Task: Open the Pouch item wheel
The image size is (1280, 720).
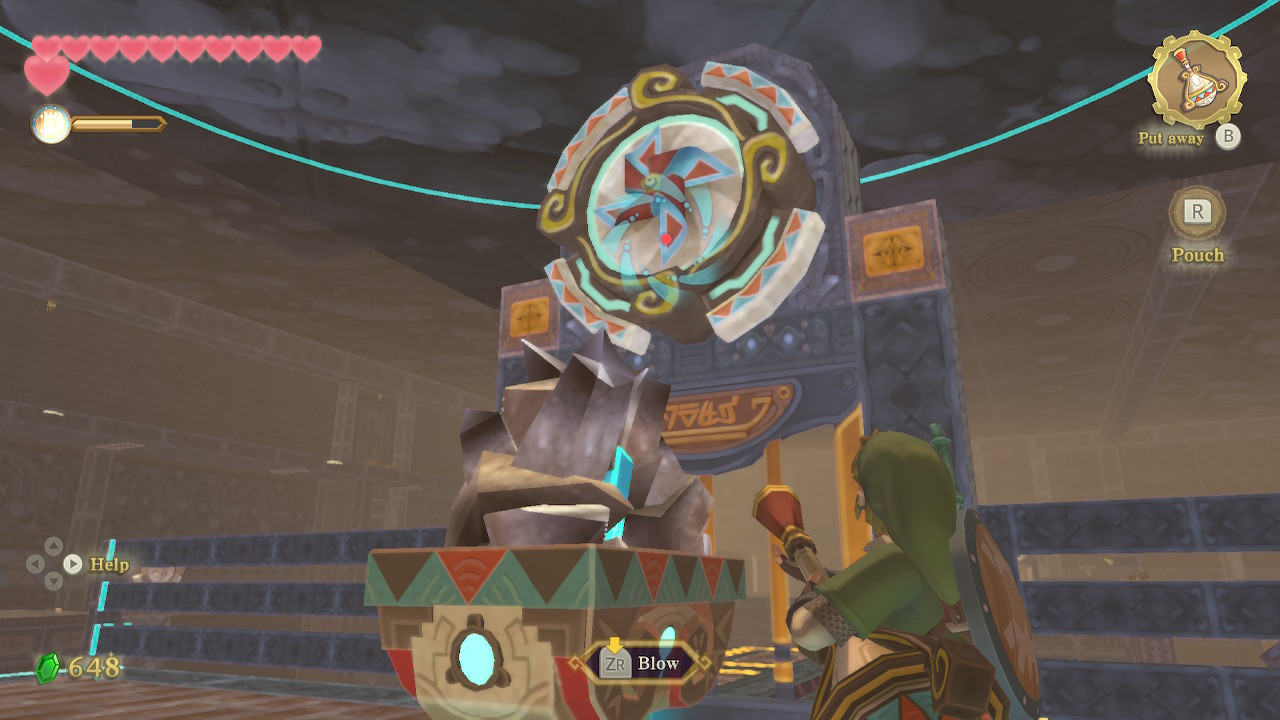Action: [1197, 213]
